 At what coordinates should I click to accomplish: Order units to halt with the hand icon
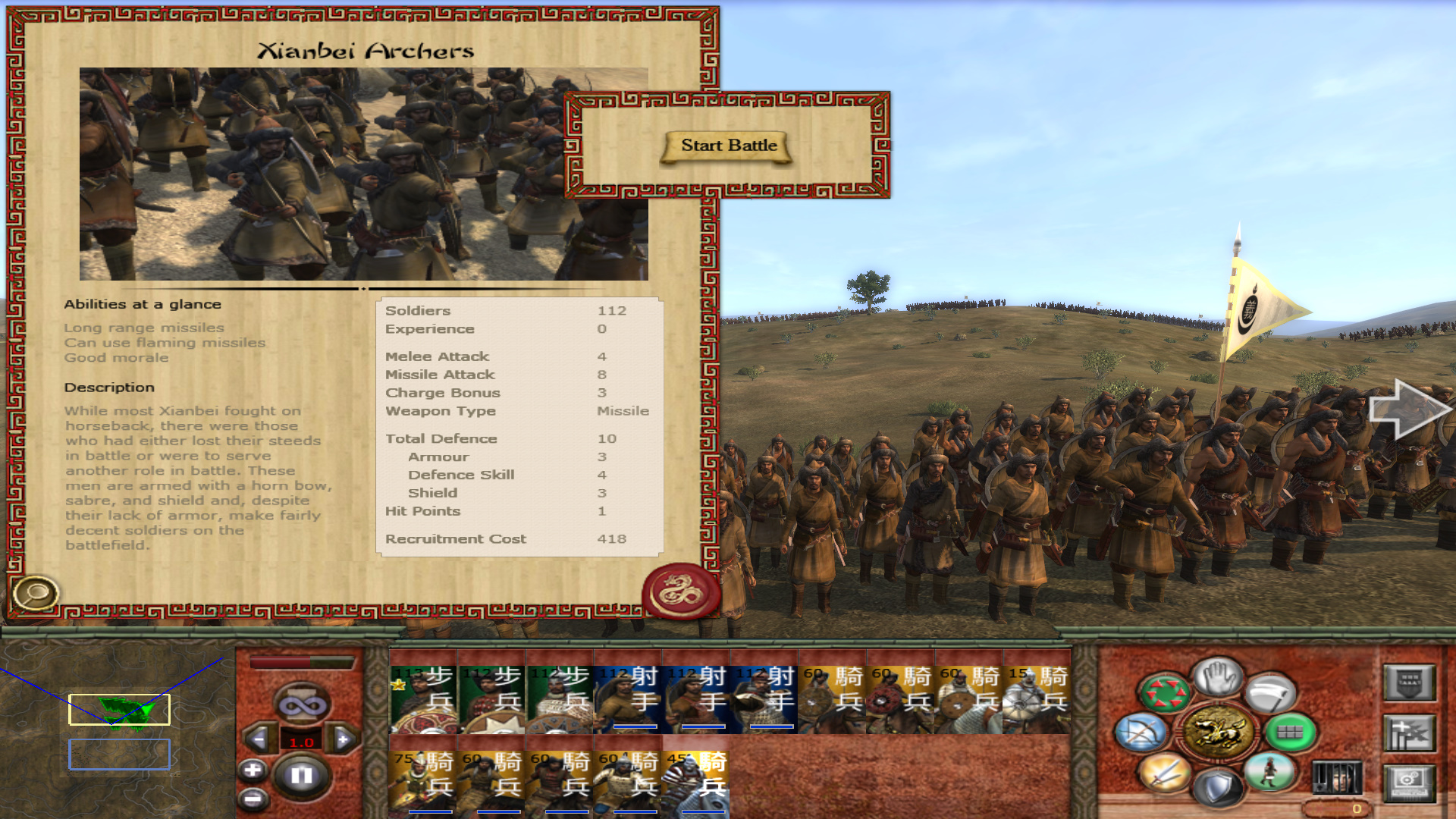click(x=1218, y=676)
